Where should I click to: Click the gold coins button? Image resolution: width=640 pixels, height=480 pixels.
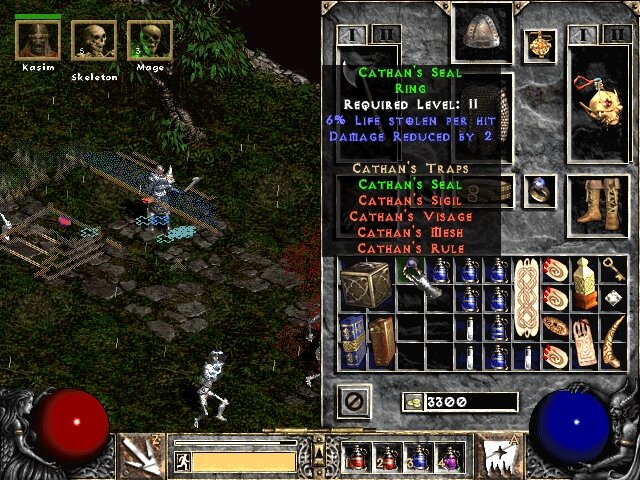412,401
